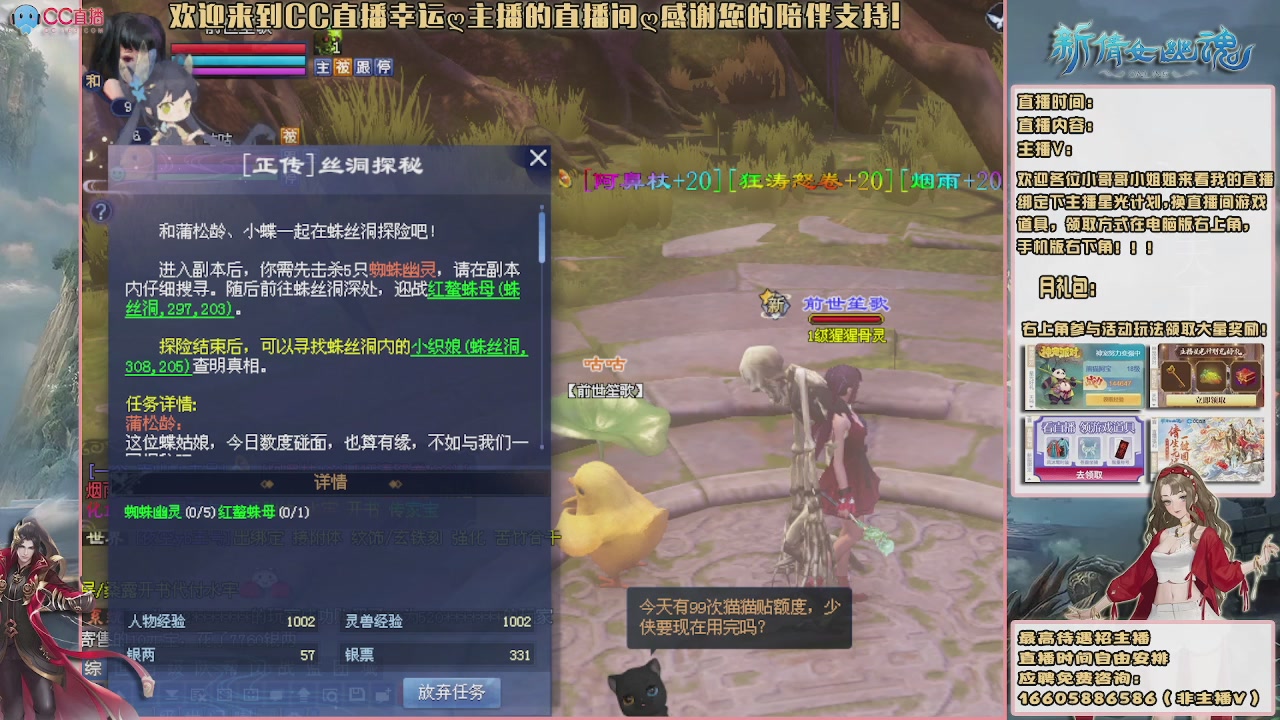Screen dimensions: 1280x720
Task: Click the question mark help icon on the quest window
Action: (x=101, y=211)
